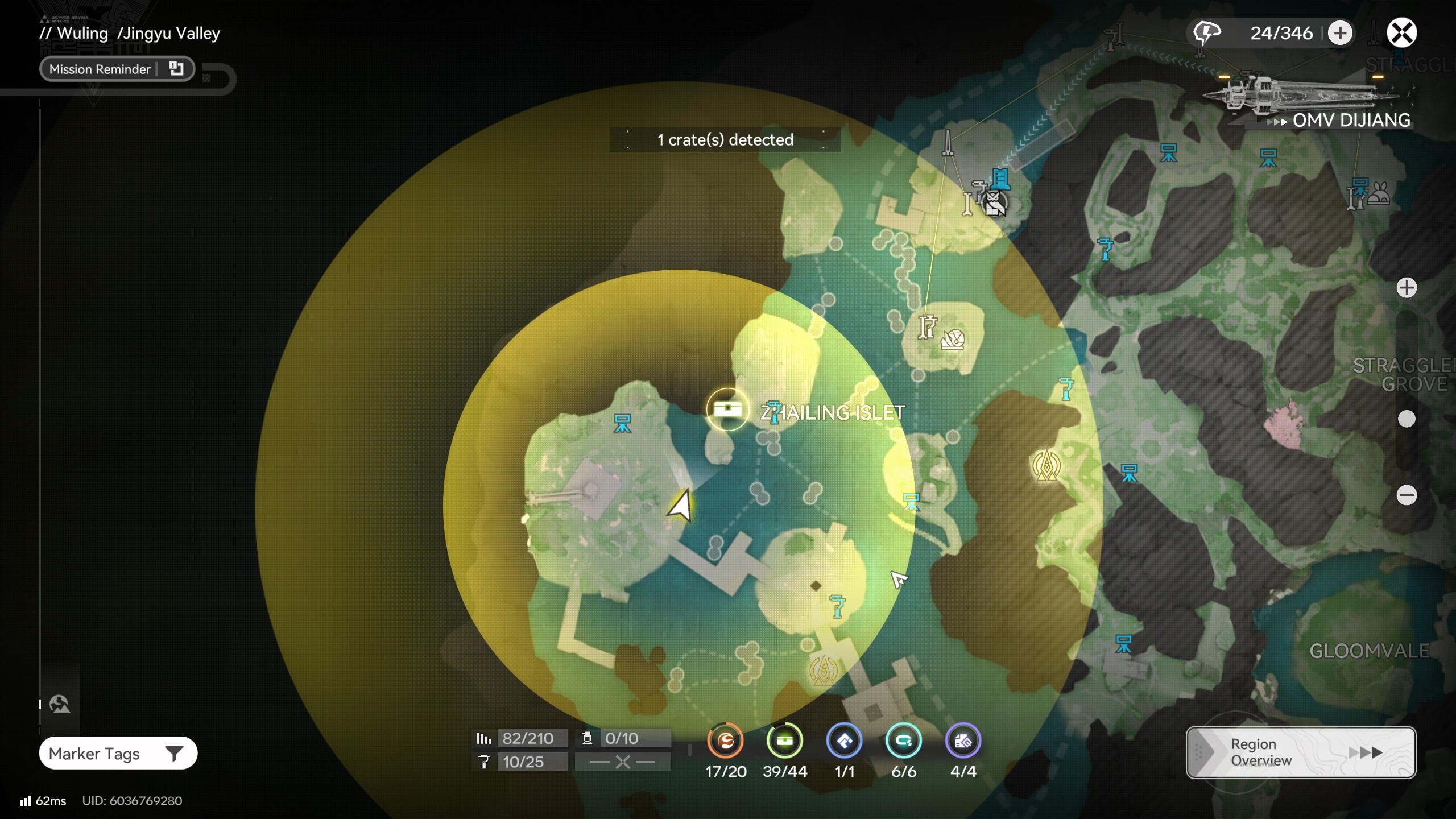The width and height of the screenshot is (1456, 819).
Task: Select the blue diamond tracker showing 1/1
Action: point(845,741)
